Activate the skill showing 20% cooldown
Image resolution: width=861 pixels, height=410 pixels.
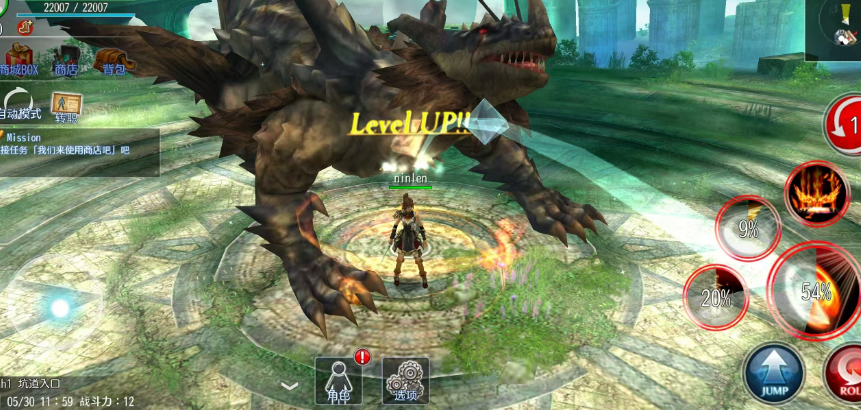click(715, 294)
